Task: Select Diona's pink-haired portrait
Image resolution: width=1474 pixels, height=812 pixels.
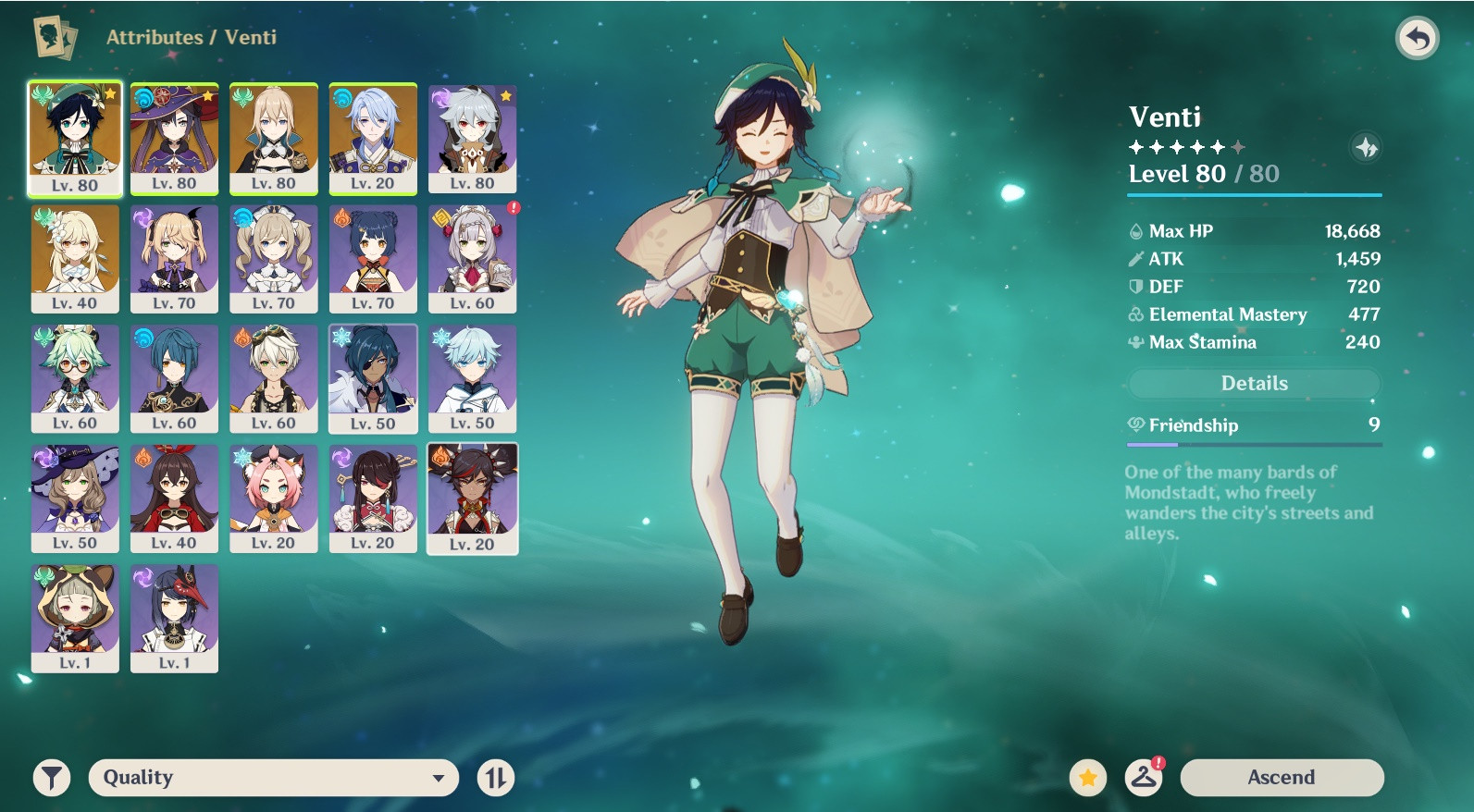Action: pyautogui.click(x=274, y=498)
